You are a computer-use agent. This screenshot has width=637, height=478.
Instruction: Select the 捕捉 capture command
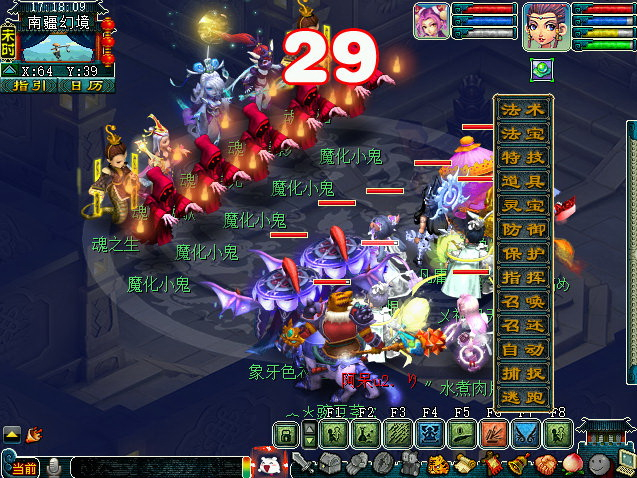click(522, 375)
